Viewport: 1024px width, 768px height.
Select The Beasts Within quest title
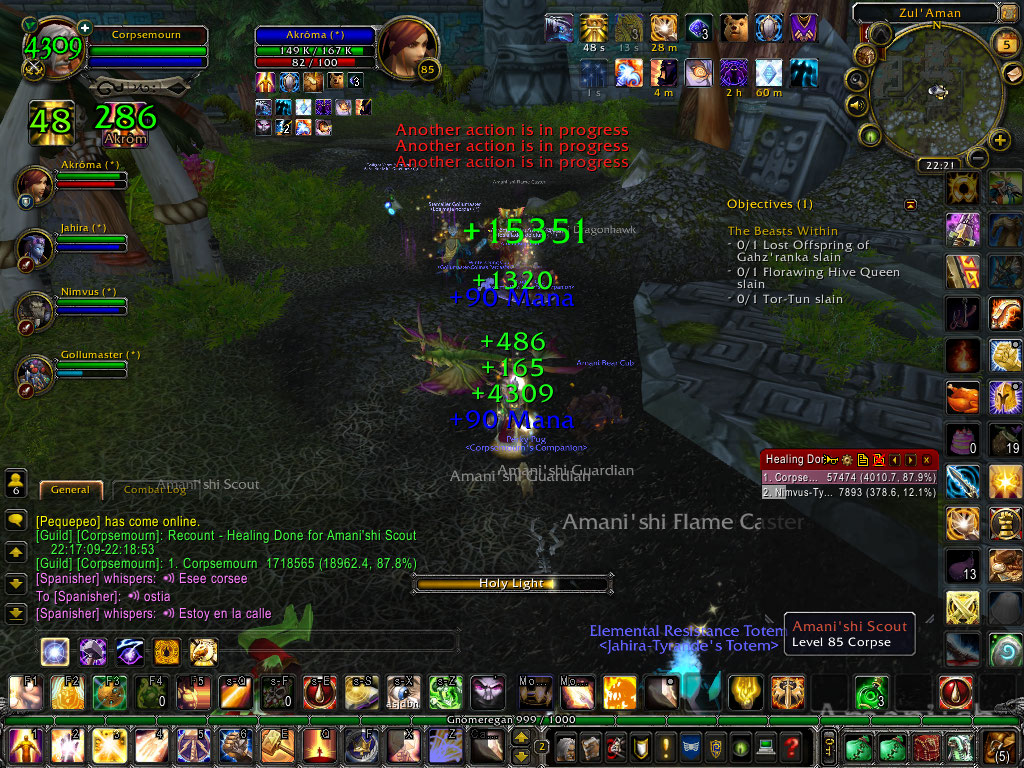point(783,231)
